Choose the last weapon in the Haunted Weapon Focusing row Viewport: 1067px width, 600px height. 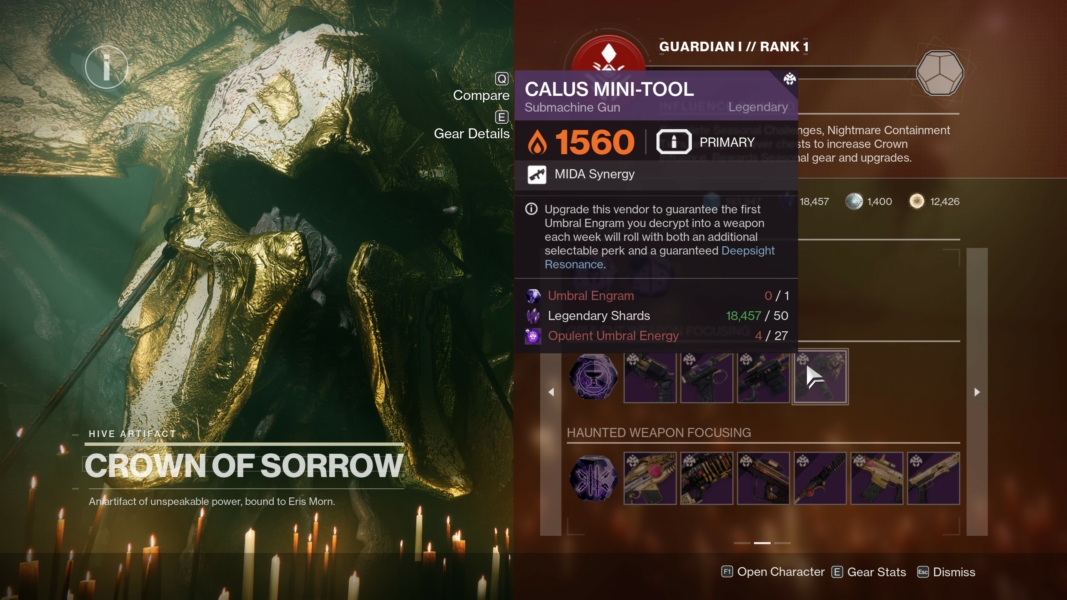[x=934, y=479]
